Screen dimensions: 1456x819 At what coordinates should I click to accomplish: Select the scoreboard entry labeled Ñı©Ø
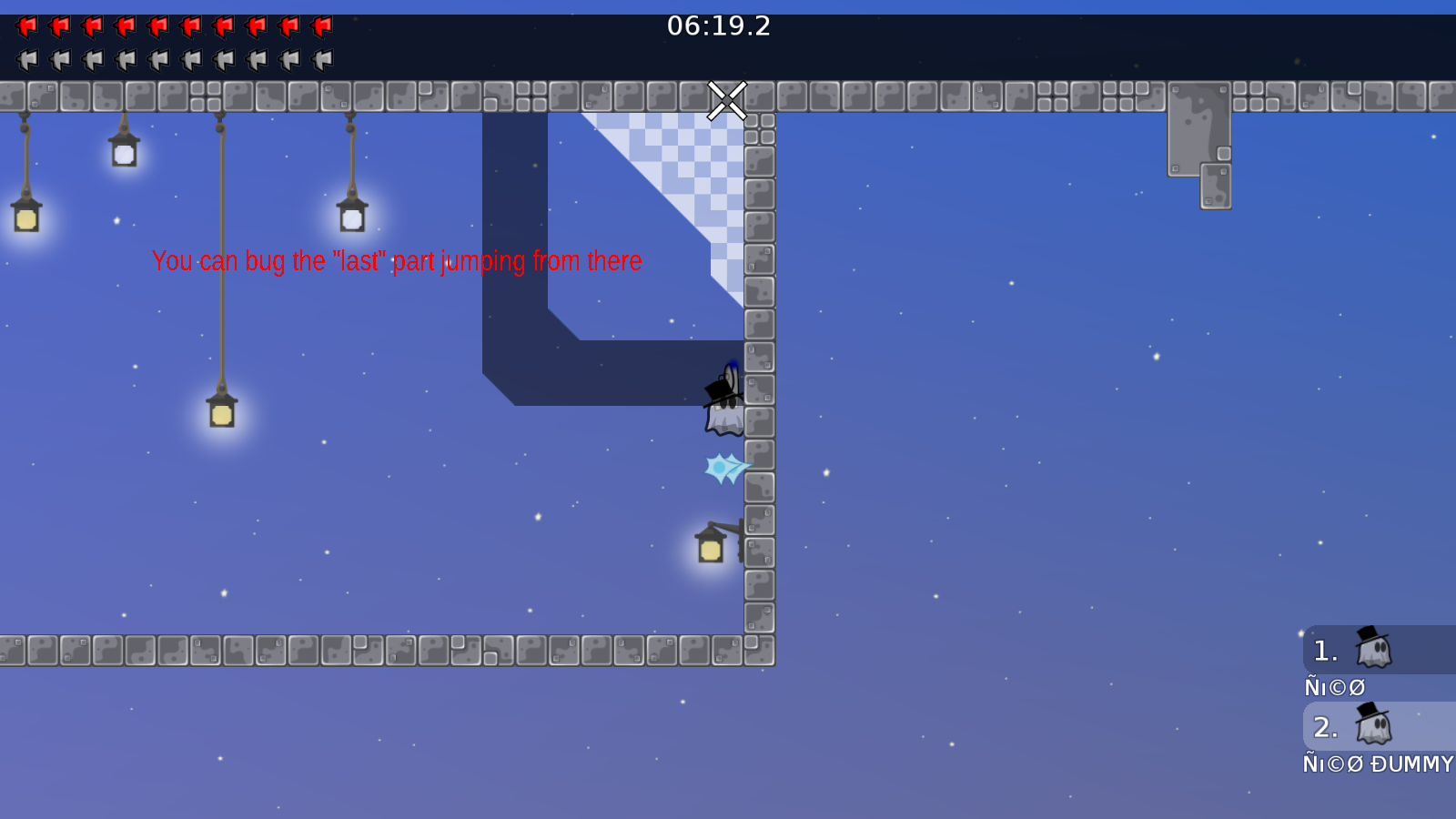[x=1334, y=687]
